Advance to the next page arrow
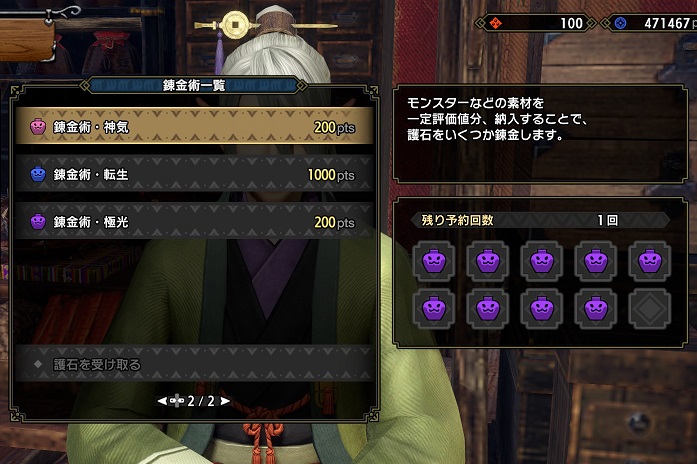Image resolution: width=697 pixels, height=464 pixels. pyautogui.click(x=226, y=401)
